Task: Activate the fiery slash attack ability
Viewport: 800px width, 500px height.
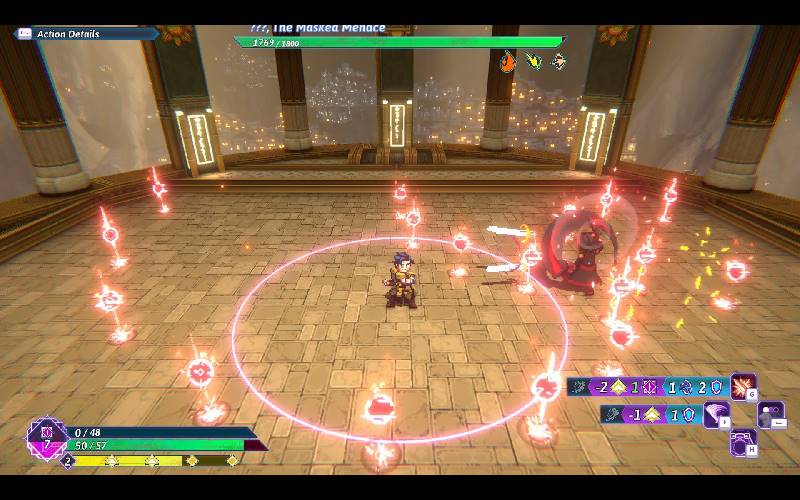Action: pos(743,386)
